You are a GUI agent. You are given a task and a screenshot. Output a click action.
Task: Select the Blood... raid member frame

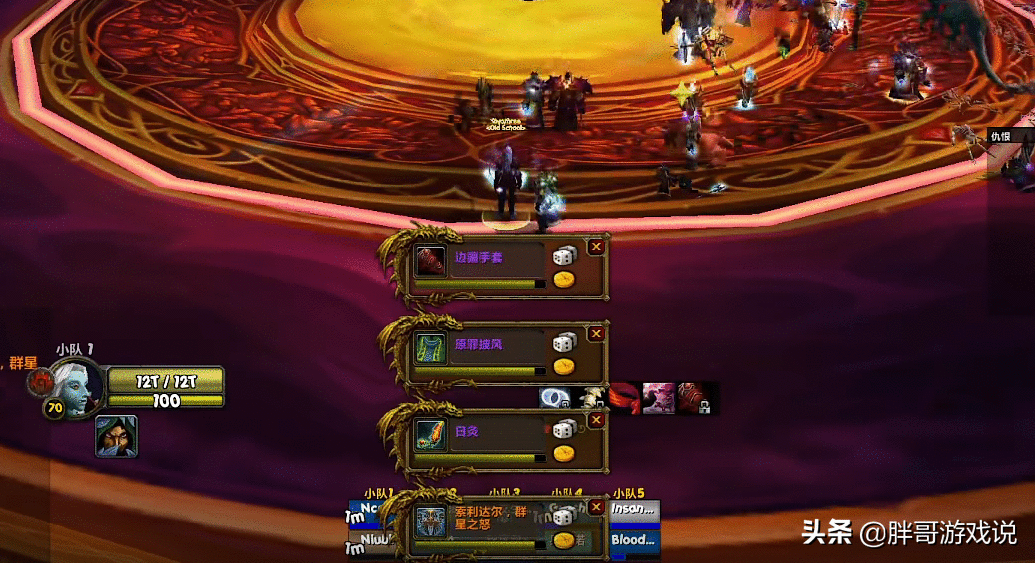click(x=634, y=541)
